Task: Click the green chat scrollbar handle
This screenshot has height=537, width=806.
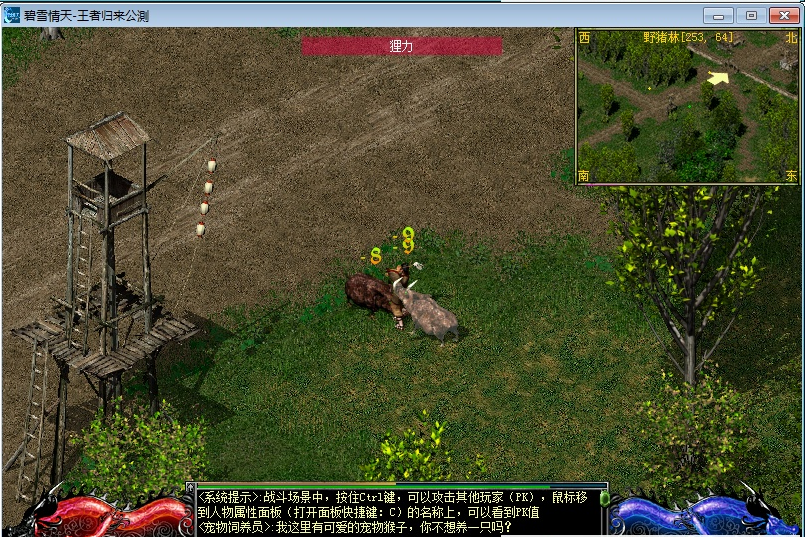Action: point(604,498)
